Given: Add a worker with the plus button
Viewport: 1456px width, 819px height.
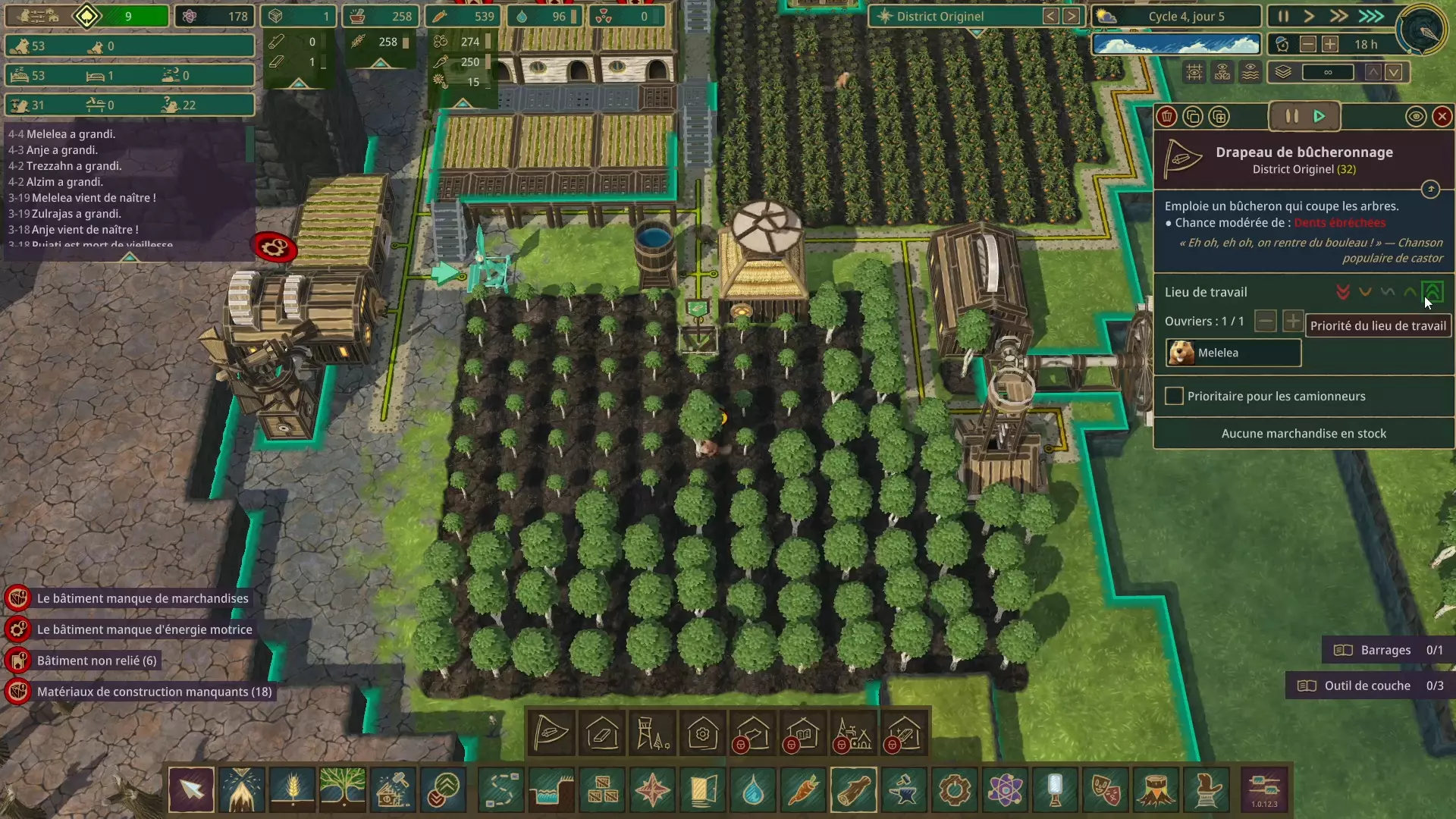Looking at the screenshot, I should 1292,322.
